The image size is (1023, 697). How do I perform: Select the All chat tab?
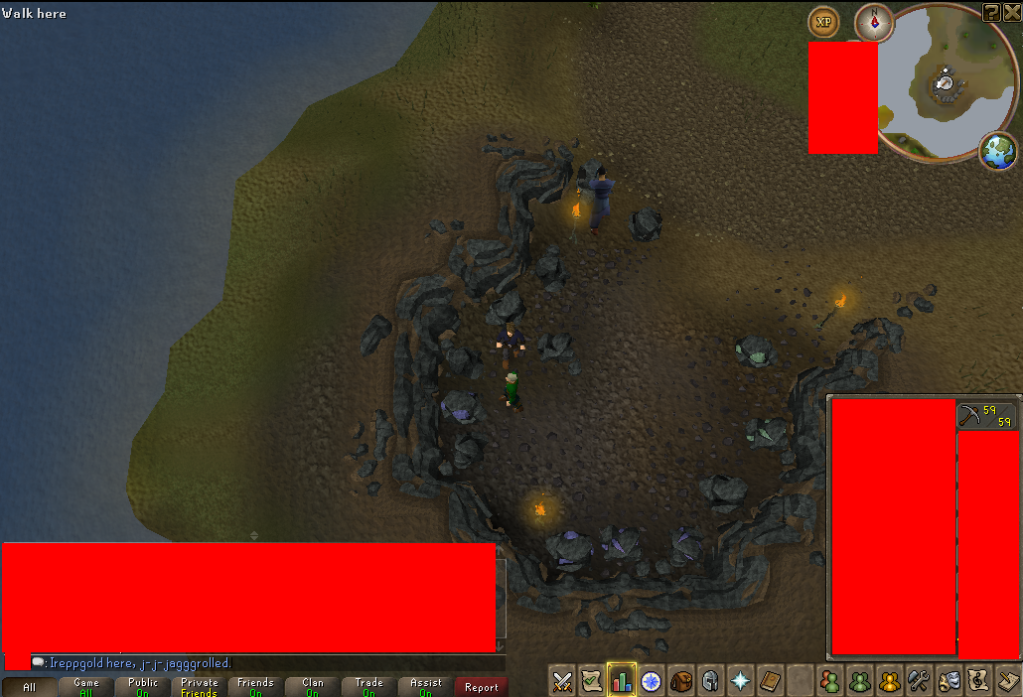coord(28,687)
